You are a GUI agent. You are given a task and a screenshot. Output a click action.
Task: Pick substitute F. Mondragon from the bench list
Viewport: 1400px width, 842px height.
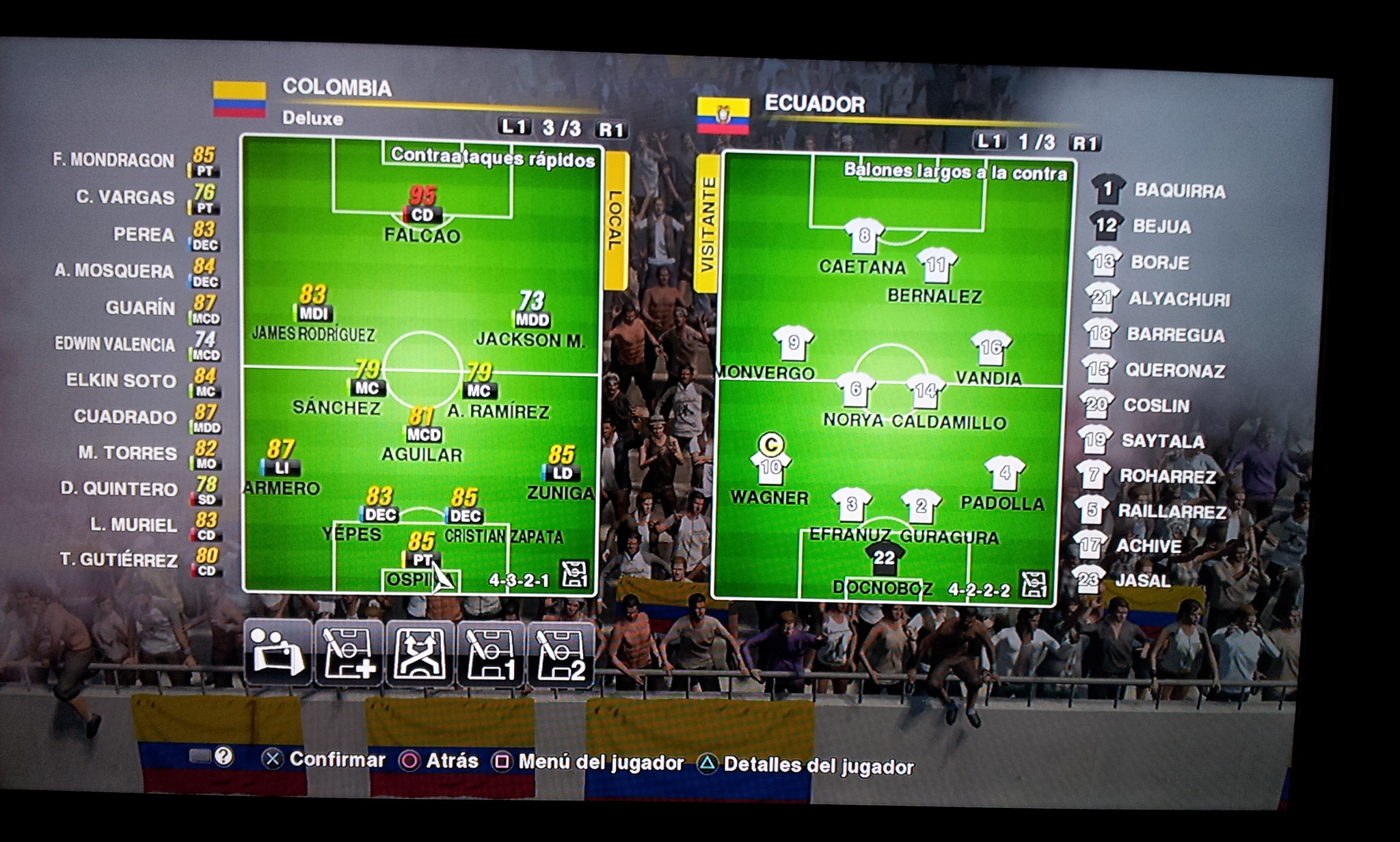[x=113, y=161]
